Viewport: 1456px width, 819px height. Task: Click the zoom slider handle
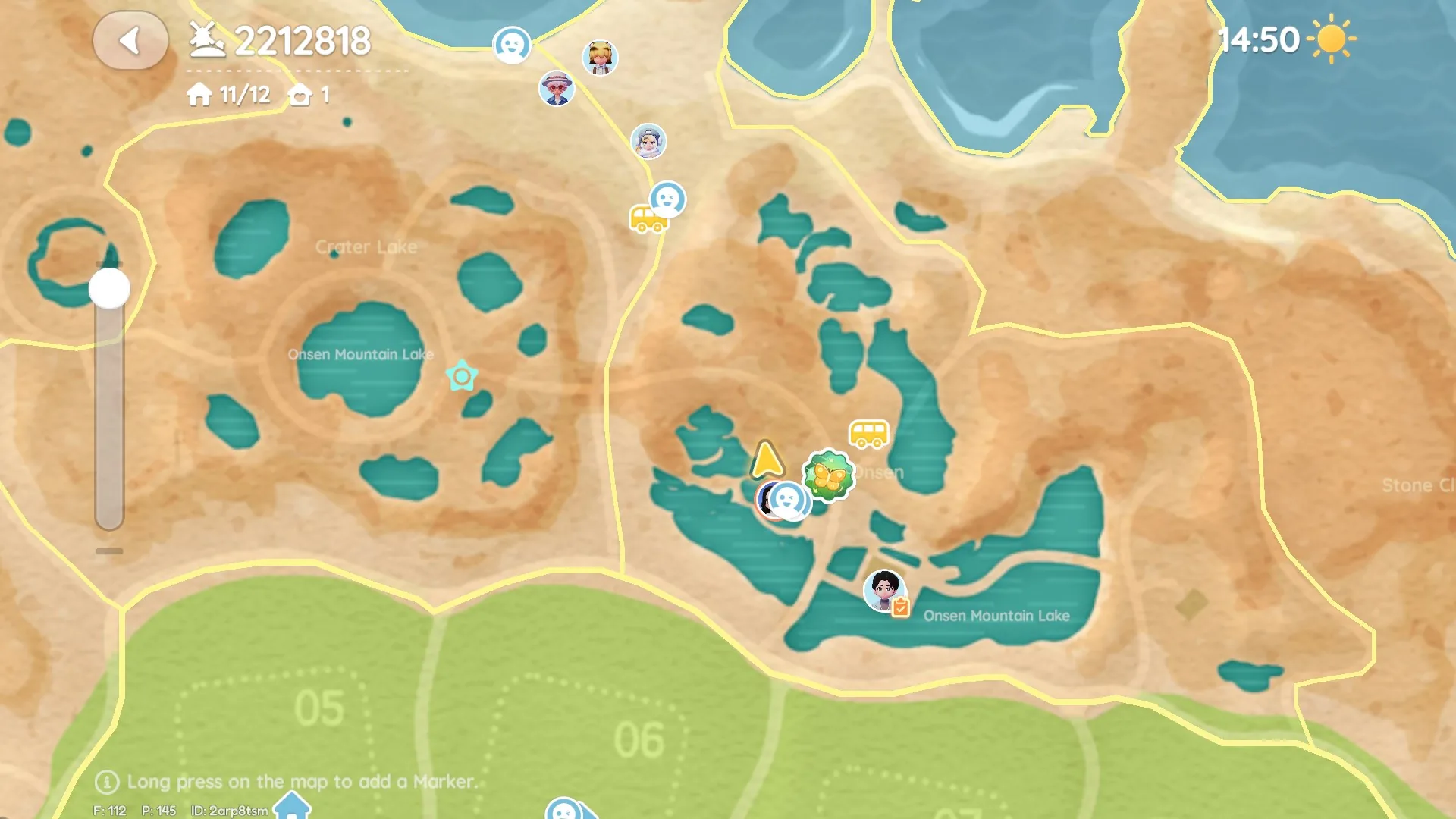[108, 288]
